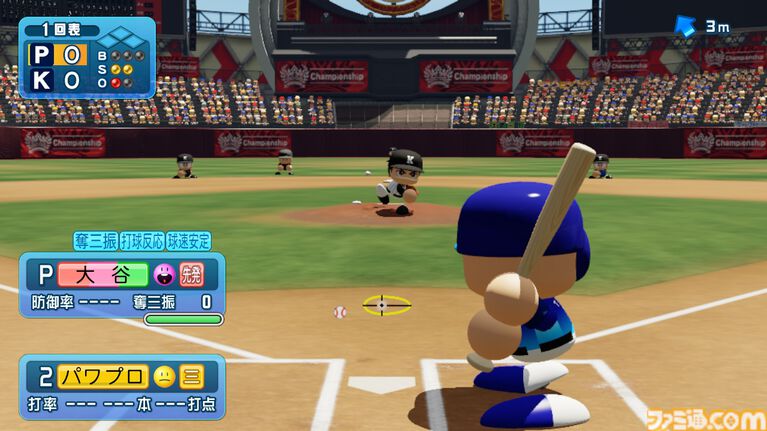The image size is (767, 431).
Task: Select the 奪三振 ability tag
Action: pyautogui.click(x=95, y=241)
